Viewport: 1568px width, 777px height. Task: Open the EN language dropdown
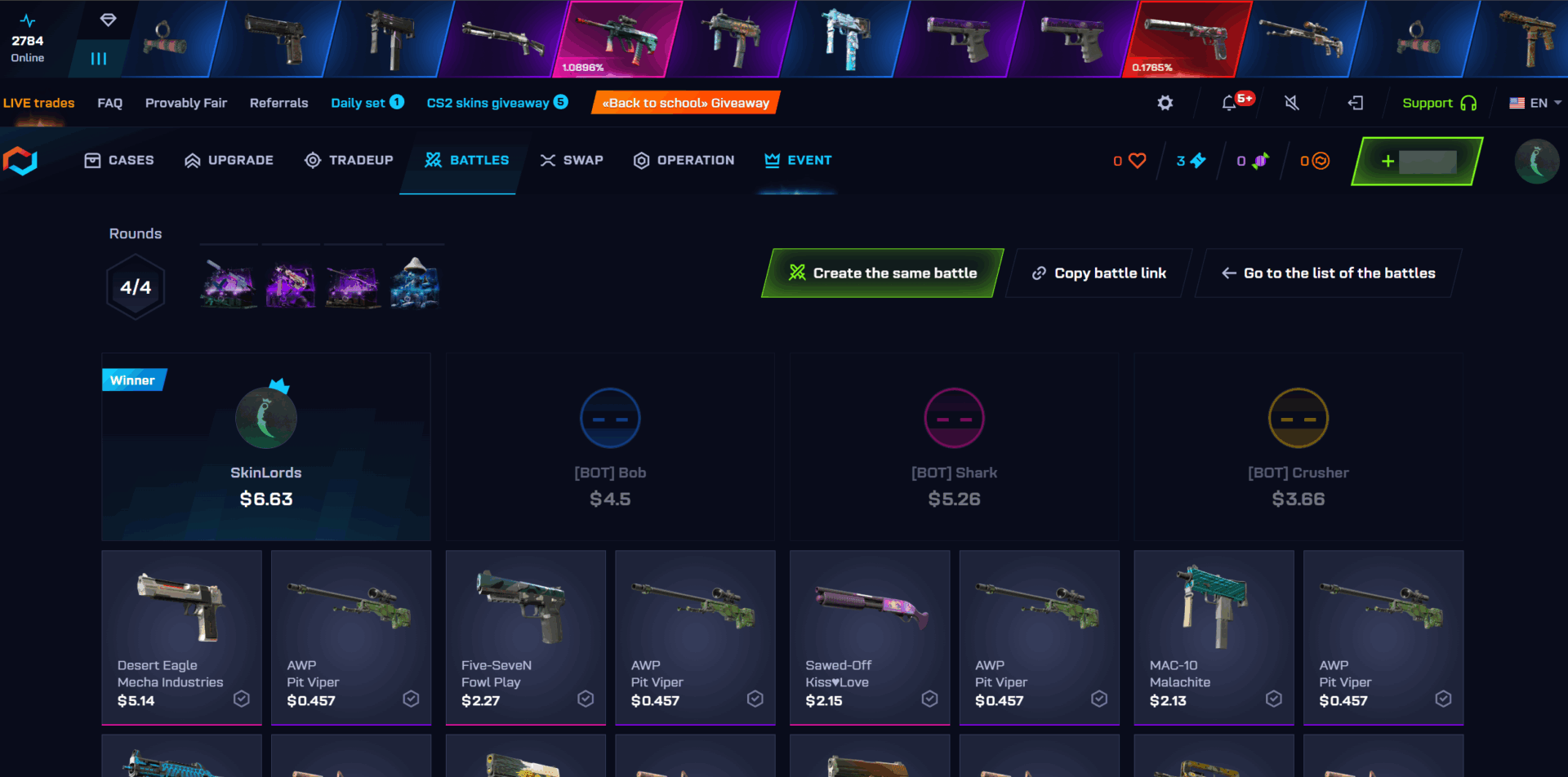[1537, 103]
